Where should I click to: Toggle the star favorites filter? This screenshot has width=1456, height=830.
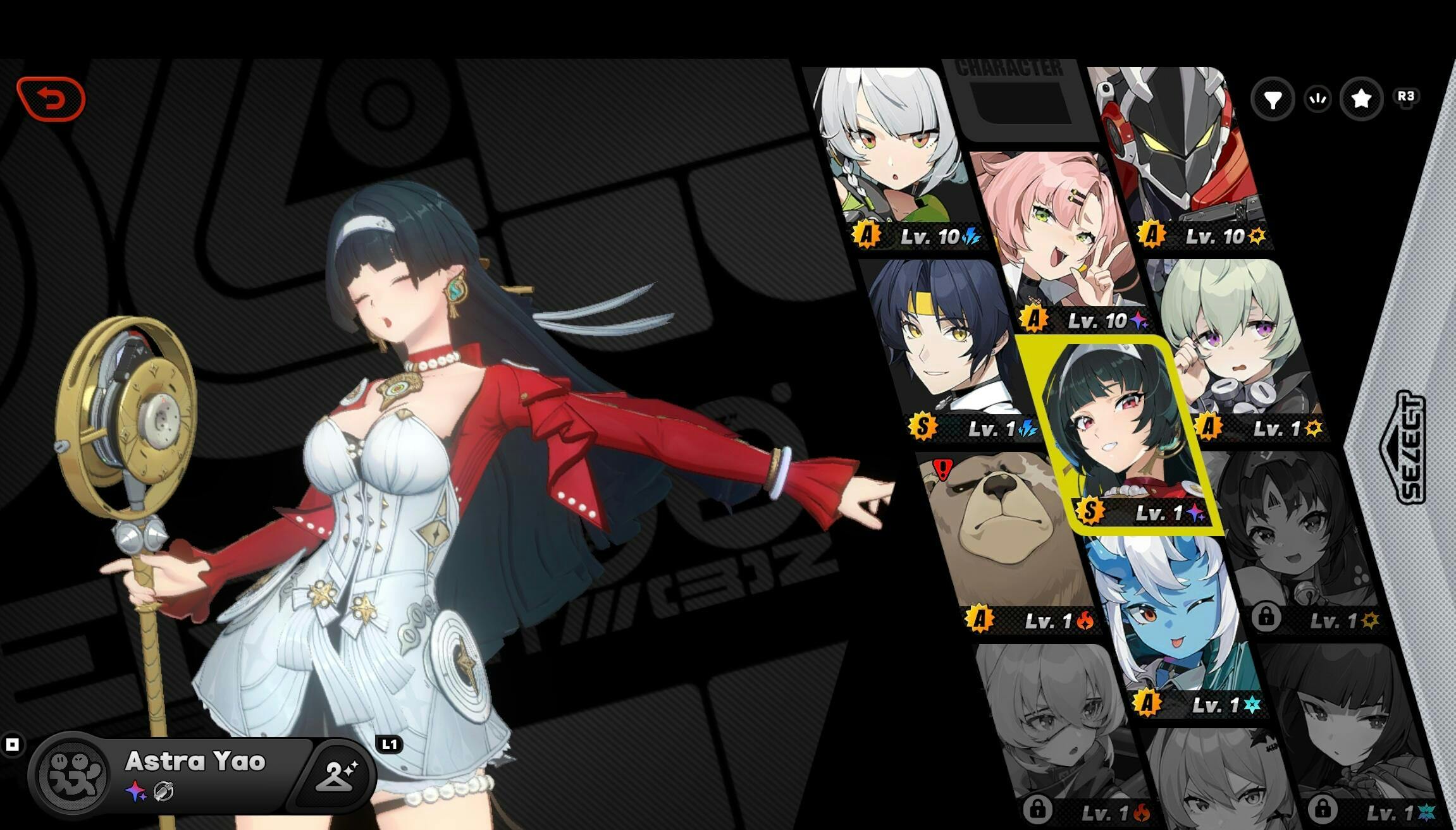click(x=1361, y=99)
